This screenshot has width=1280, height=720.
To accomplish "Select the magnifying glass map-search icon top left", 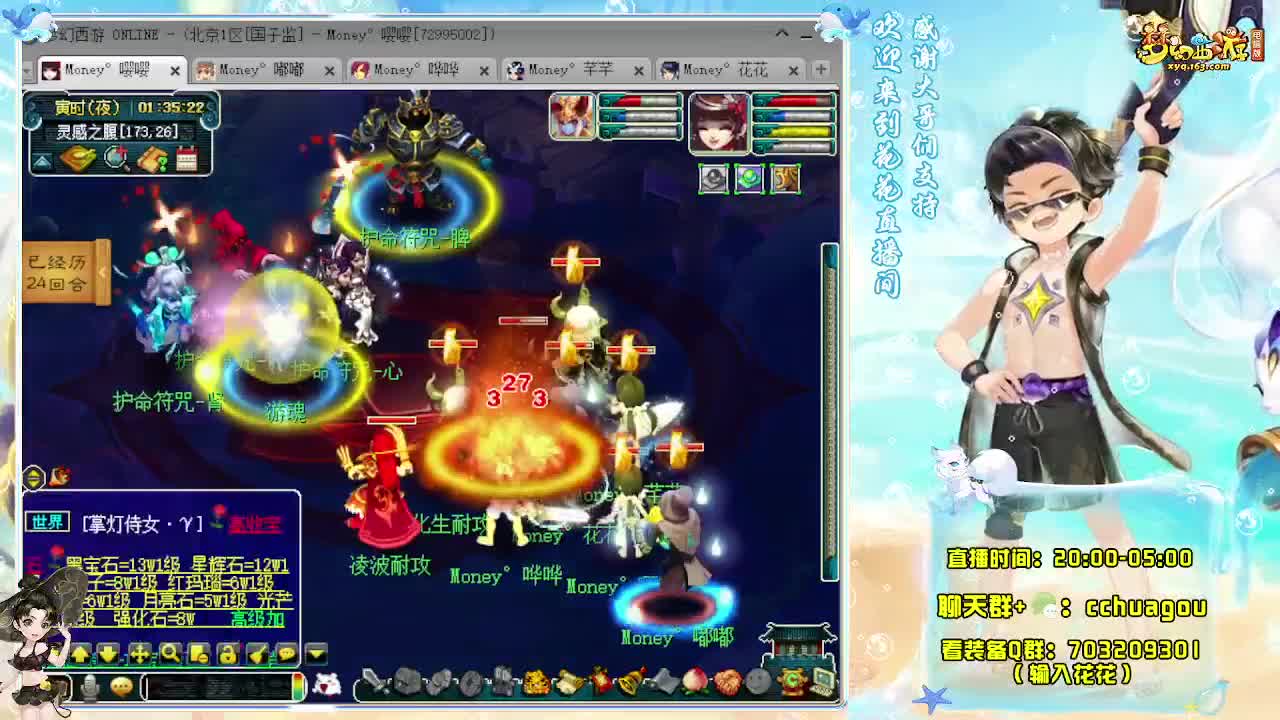I will coord(114,160).
